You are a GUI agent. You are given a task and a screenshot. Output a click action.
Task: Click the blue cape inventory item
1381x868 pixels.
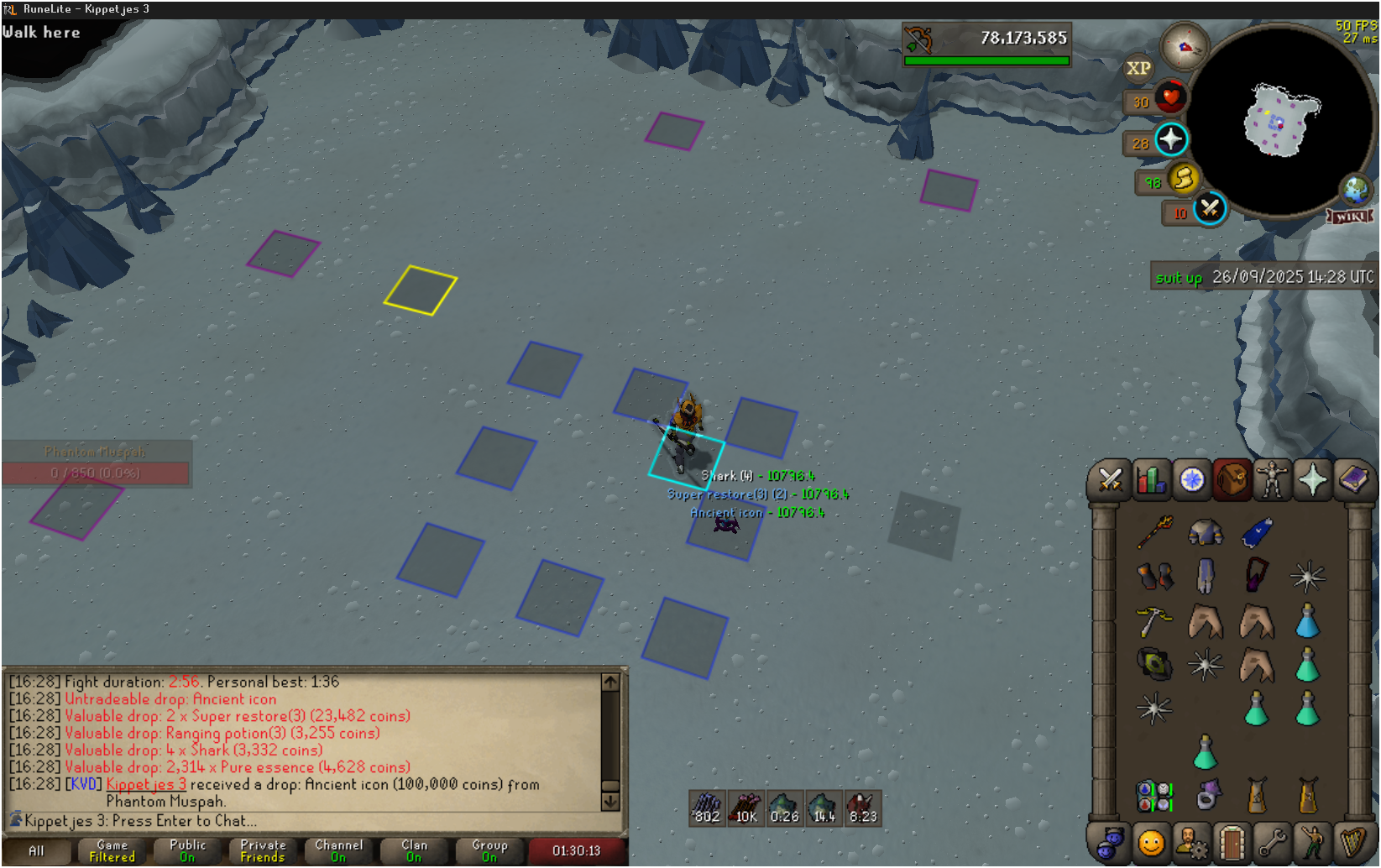1257,532
